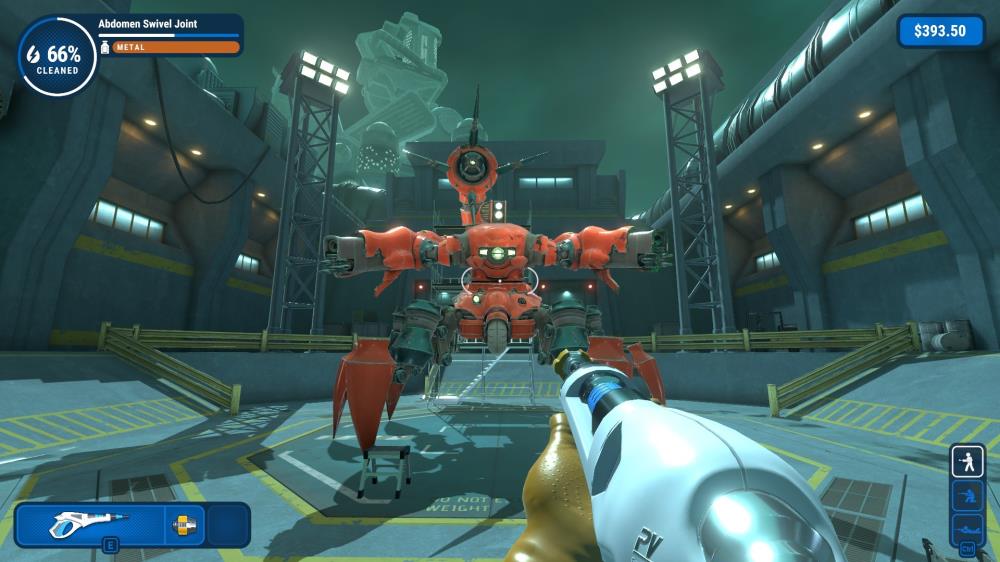Select the power washer gun slot
The height and width of the screenshot is (562, 1000).
(90, 524)
